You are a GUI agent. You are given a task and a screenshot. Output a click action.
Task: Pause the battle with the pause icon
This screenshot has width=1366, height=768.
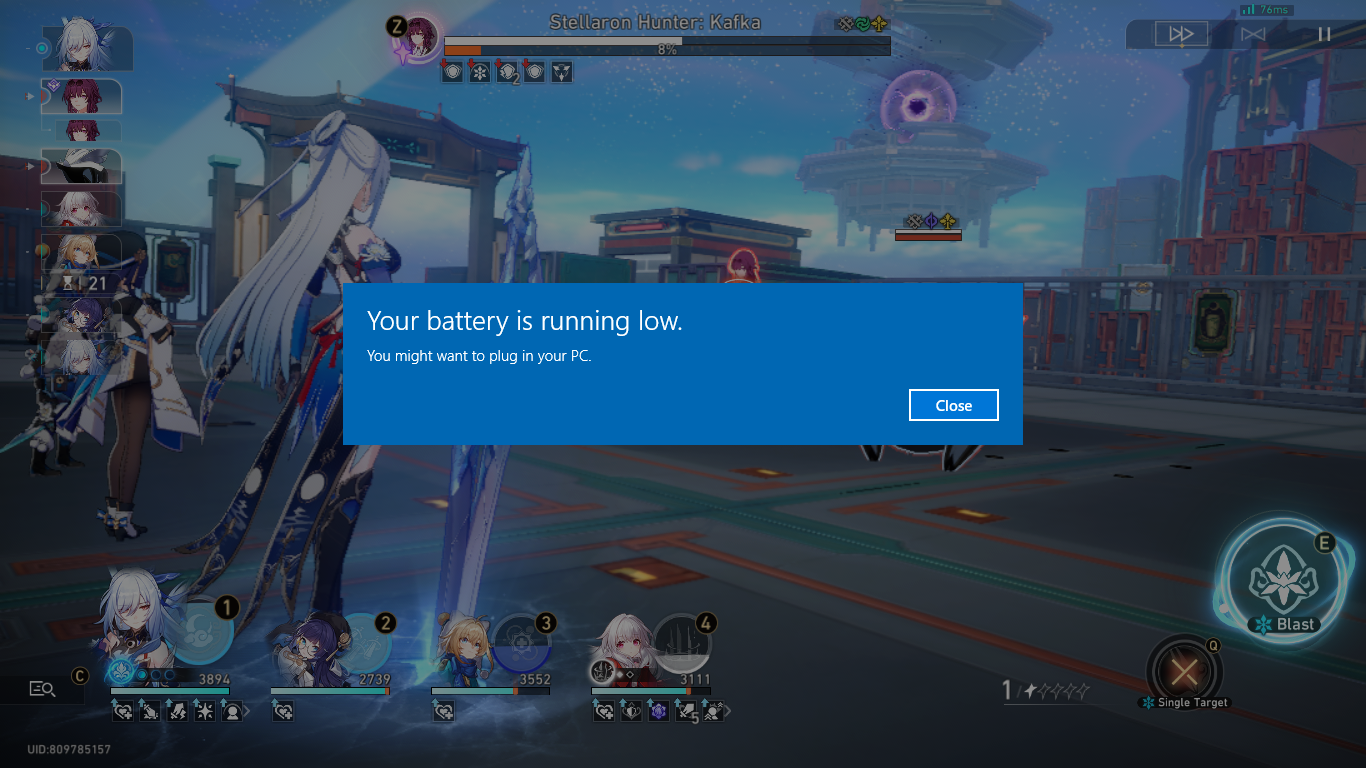(x=1325, y=33)
